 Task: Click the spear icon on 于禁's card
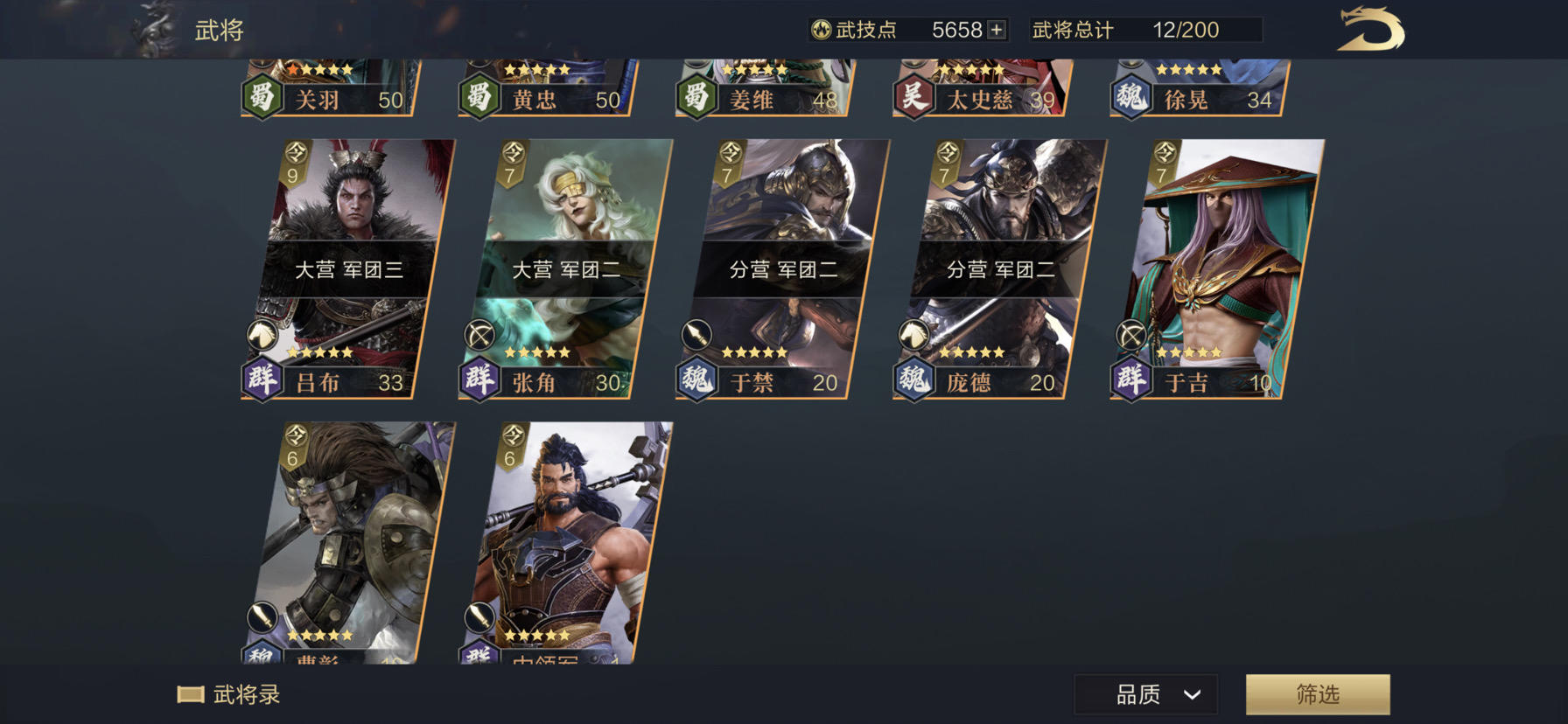point(698,335)
